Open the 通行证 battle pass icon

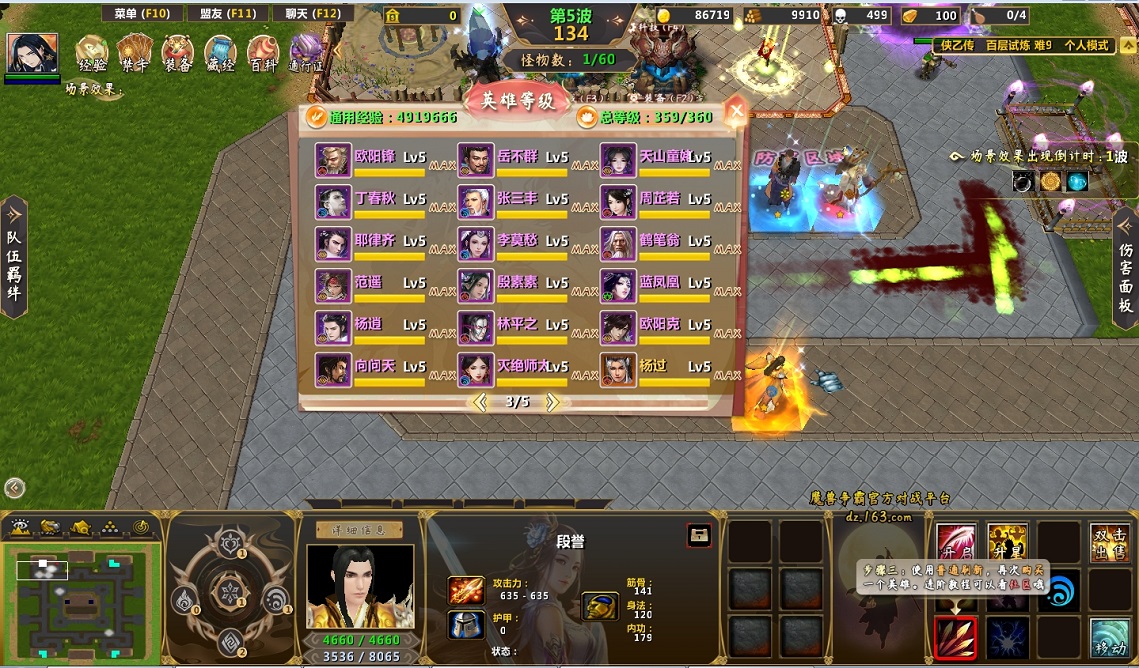[x=306, y=52]
